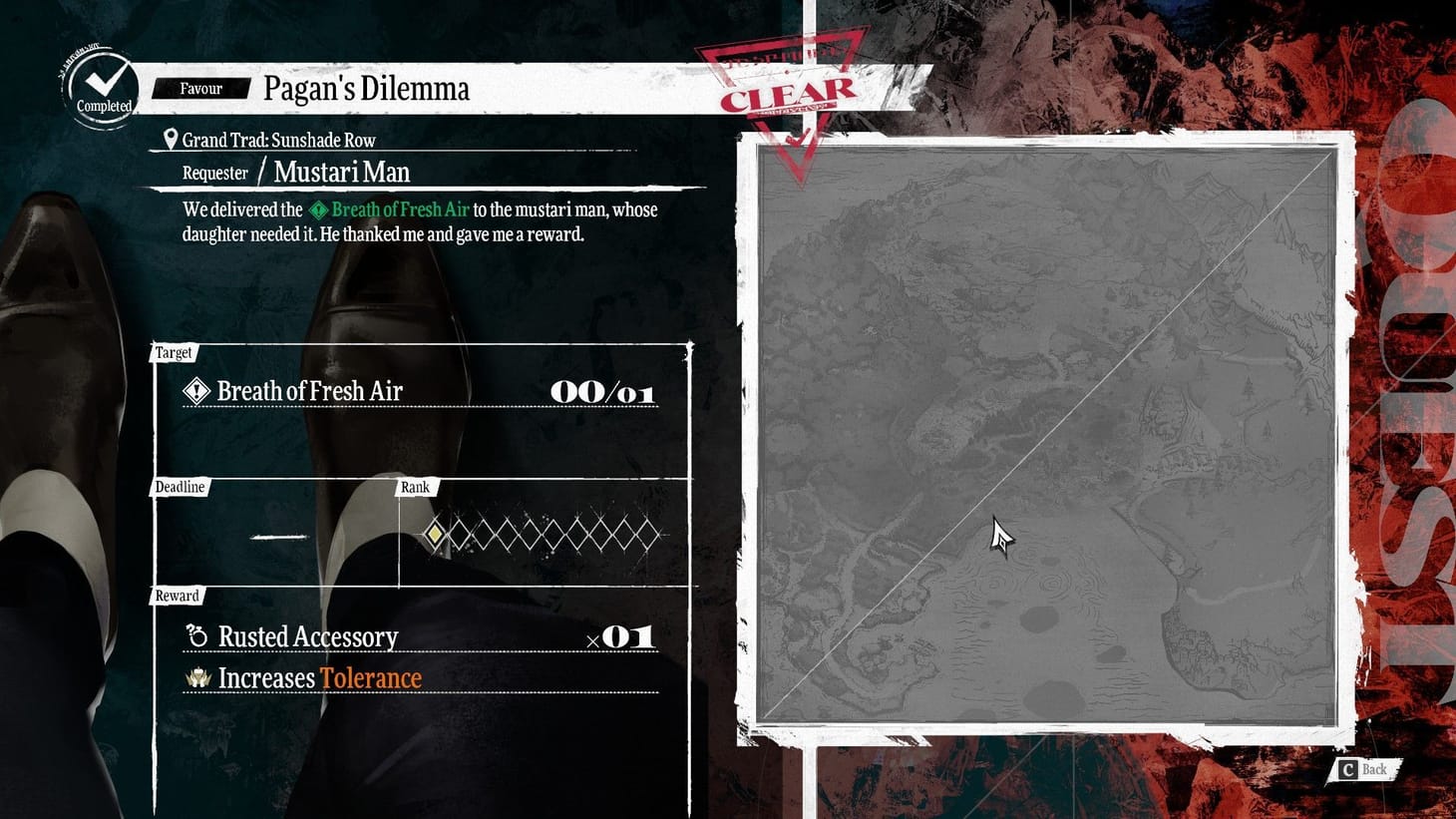The width and height of the screenshot is (1456, 819).
Task: Select the Favour tab label
Action: pos(199,88)
